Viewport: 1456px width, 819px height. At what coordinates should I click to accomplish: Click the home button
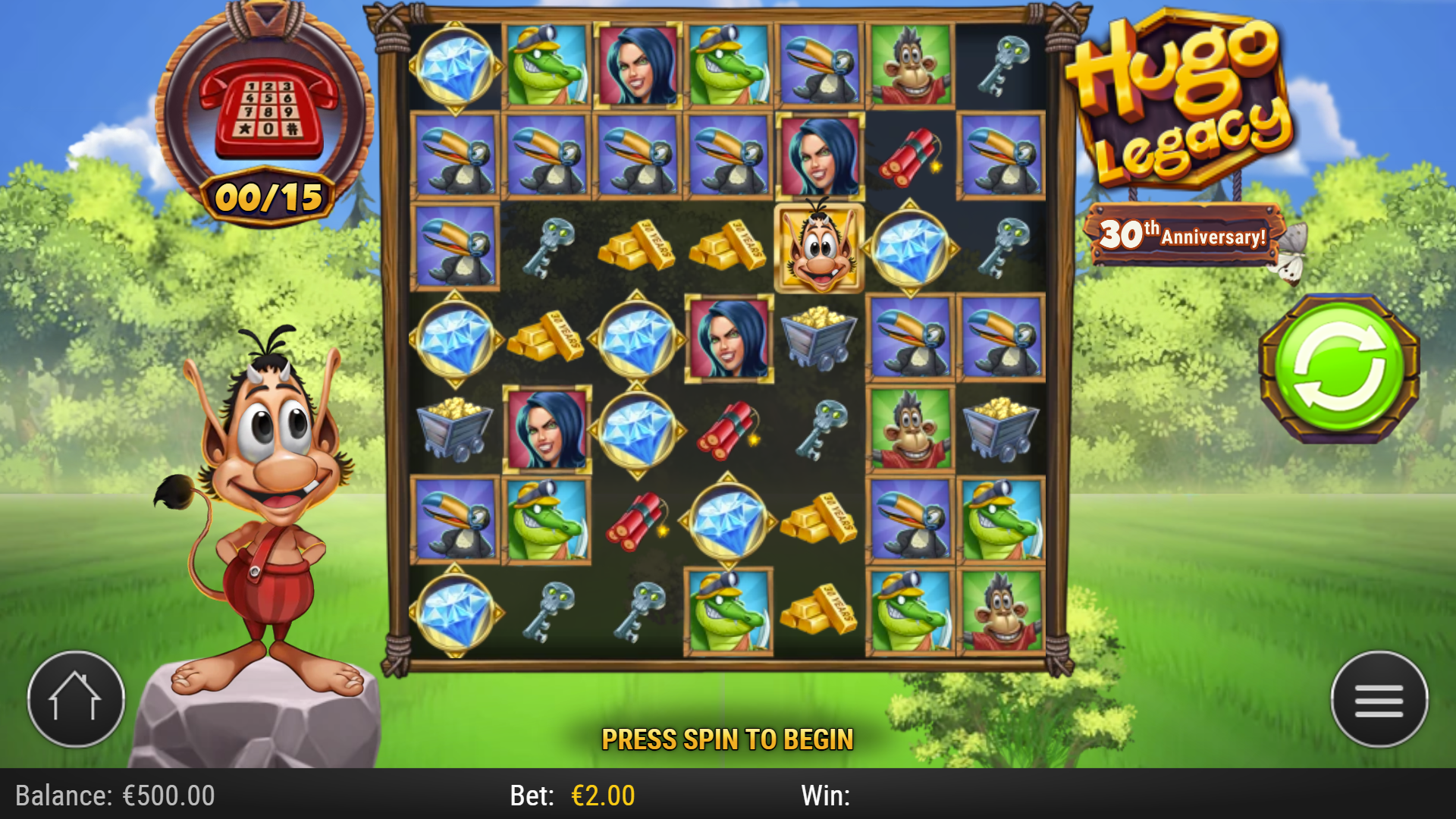pyautogui.click(x=76, y=700)
